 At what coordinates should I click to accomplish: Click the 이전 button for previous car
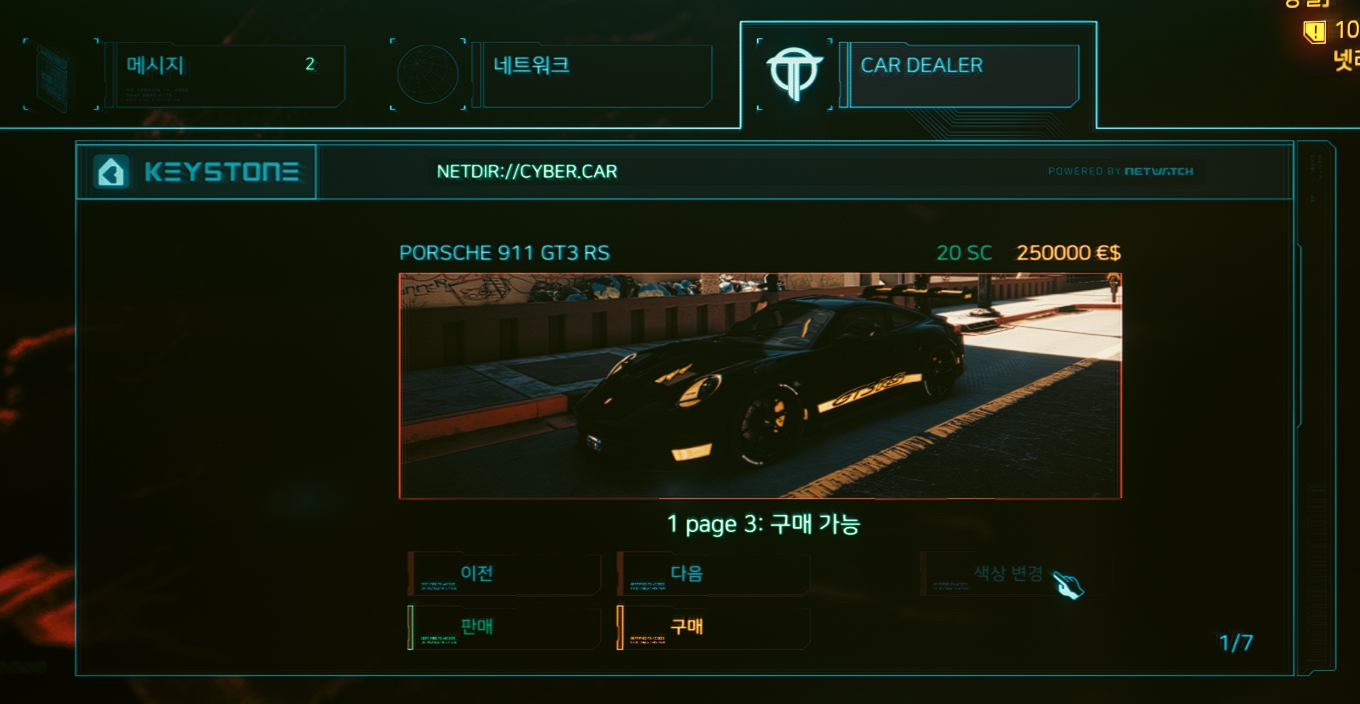point(505,574)
